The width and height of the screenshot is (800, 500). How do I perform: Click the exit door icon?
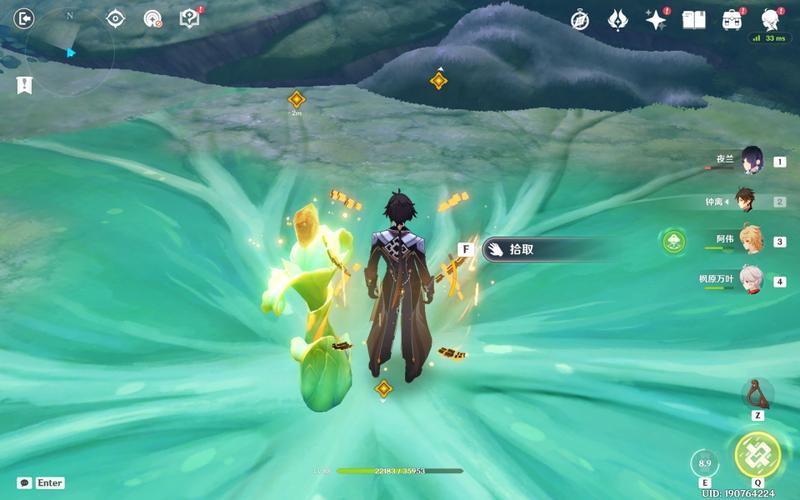tap(25, 18)
